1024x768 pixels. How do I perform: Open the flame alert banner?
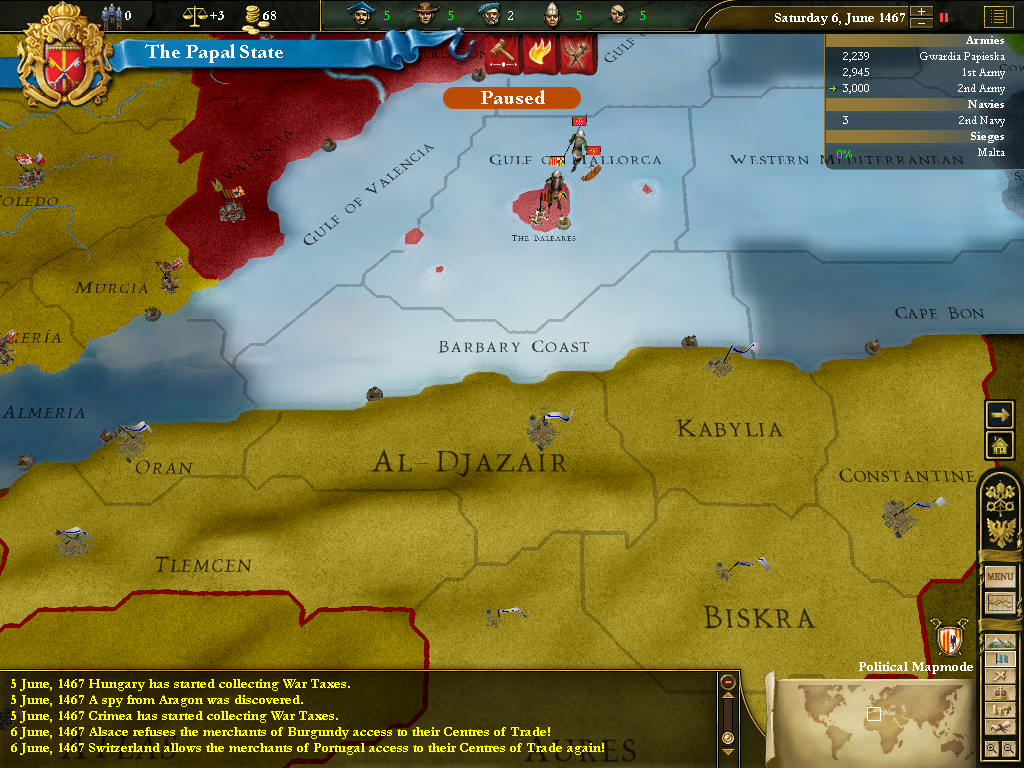click(539, 53)
